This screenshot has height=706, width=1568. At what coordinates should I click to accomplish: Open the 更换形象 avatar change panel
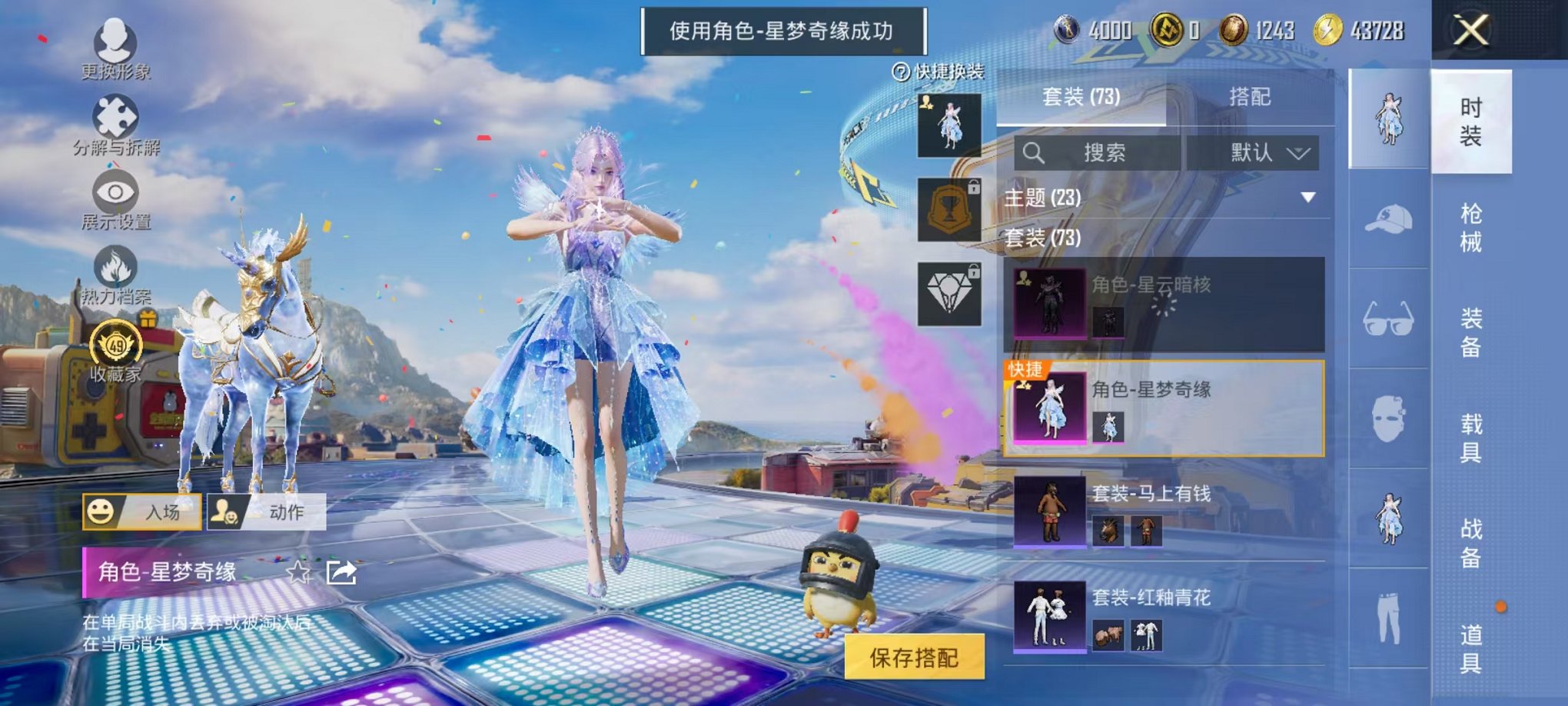coord(114,40)
